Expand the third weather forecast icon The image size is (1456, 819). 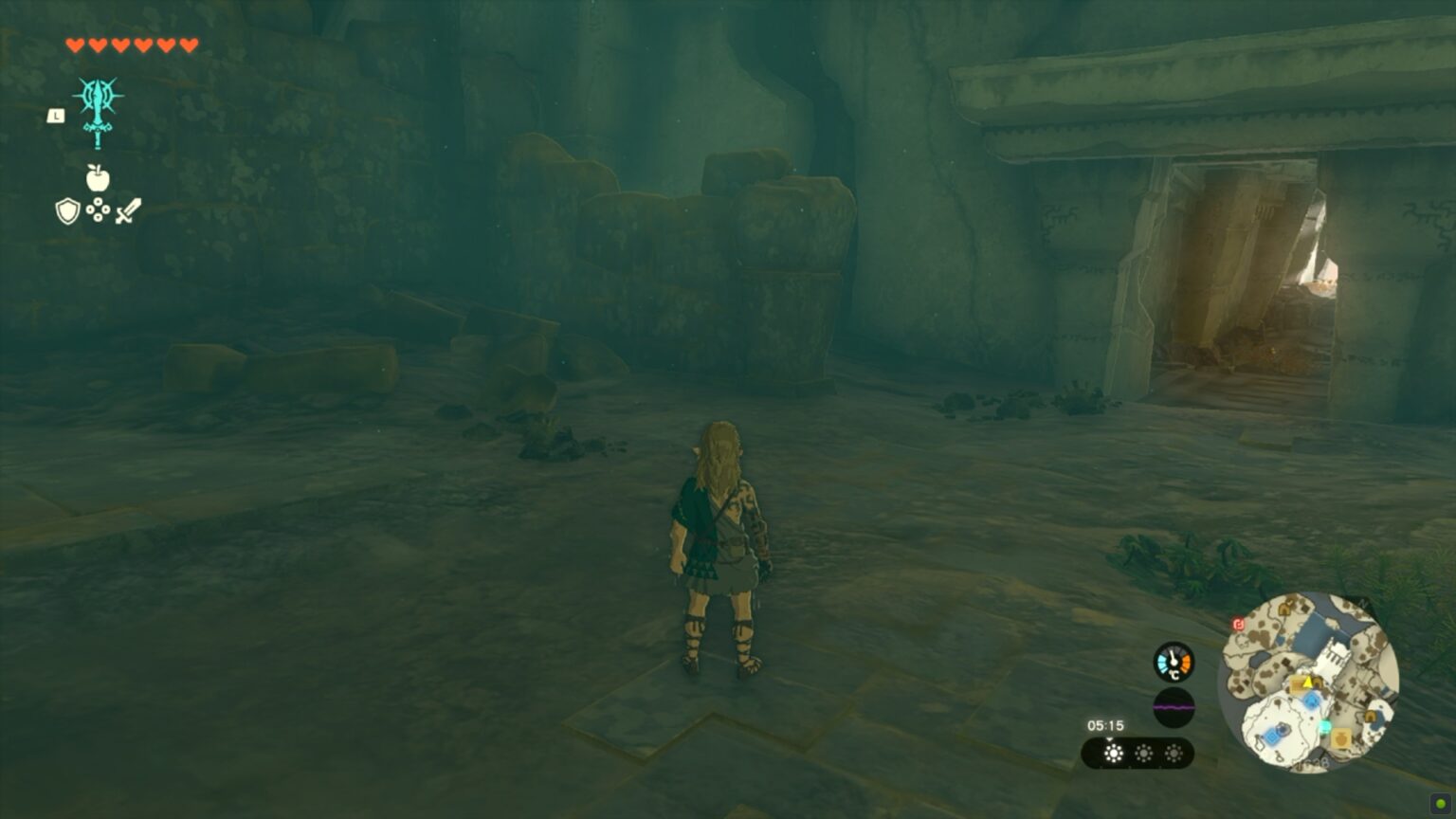[x=1174, y=753]
